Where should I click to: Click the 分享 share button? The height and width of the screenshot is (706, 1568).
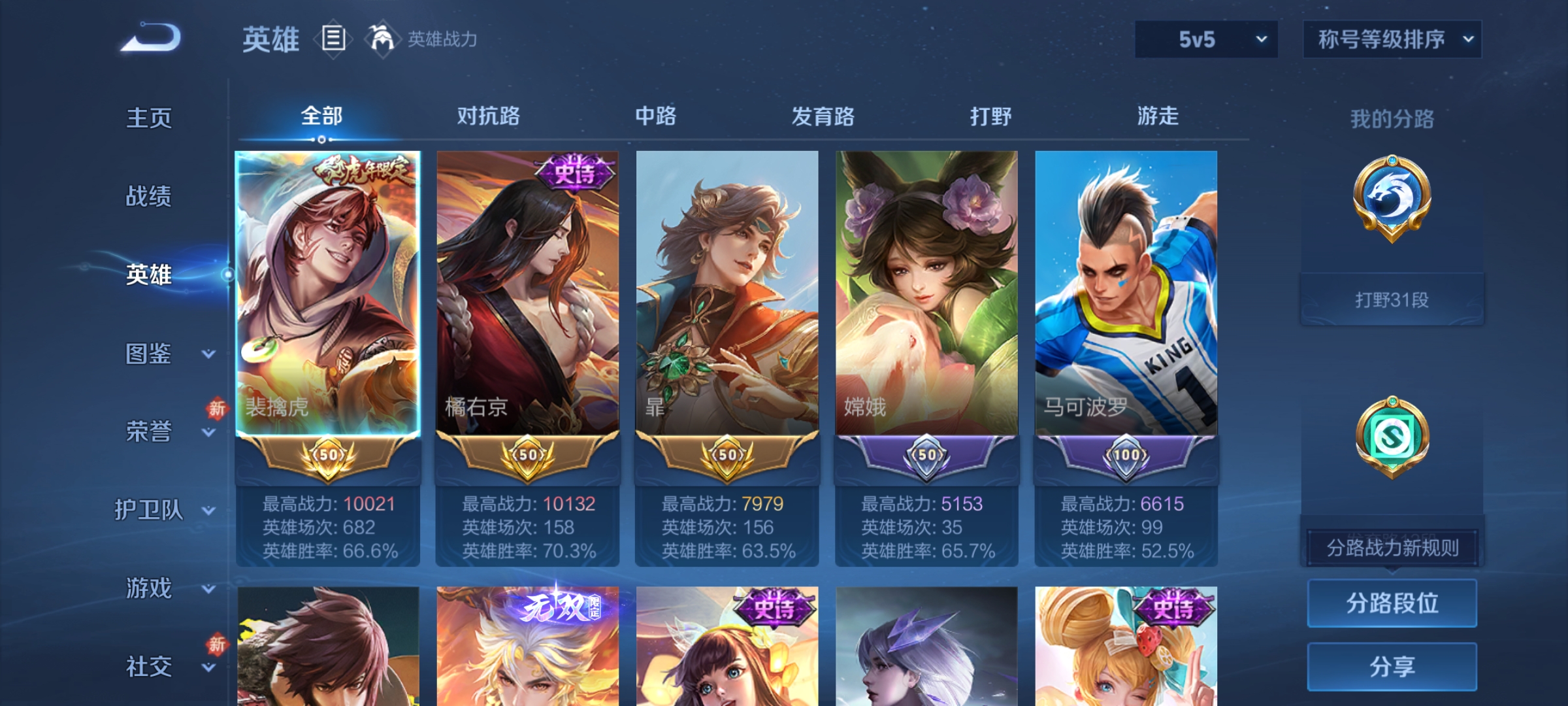[x=1392, y=665]
